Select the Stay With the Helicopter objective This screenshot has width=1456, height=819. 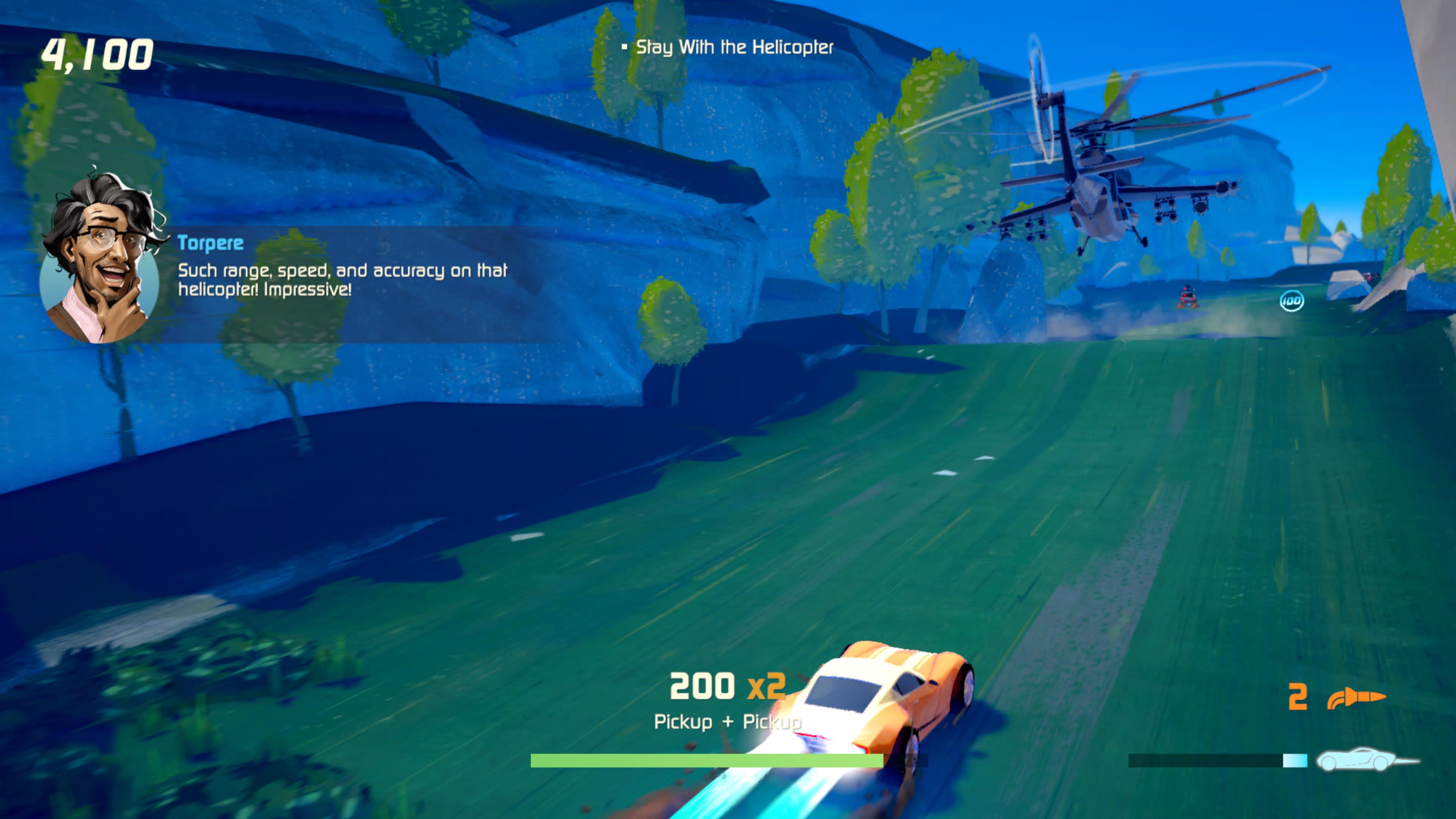click(x=734, y=47)
